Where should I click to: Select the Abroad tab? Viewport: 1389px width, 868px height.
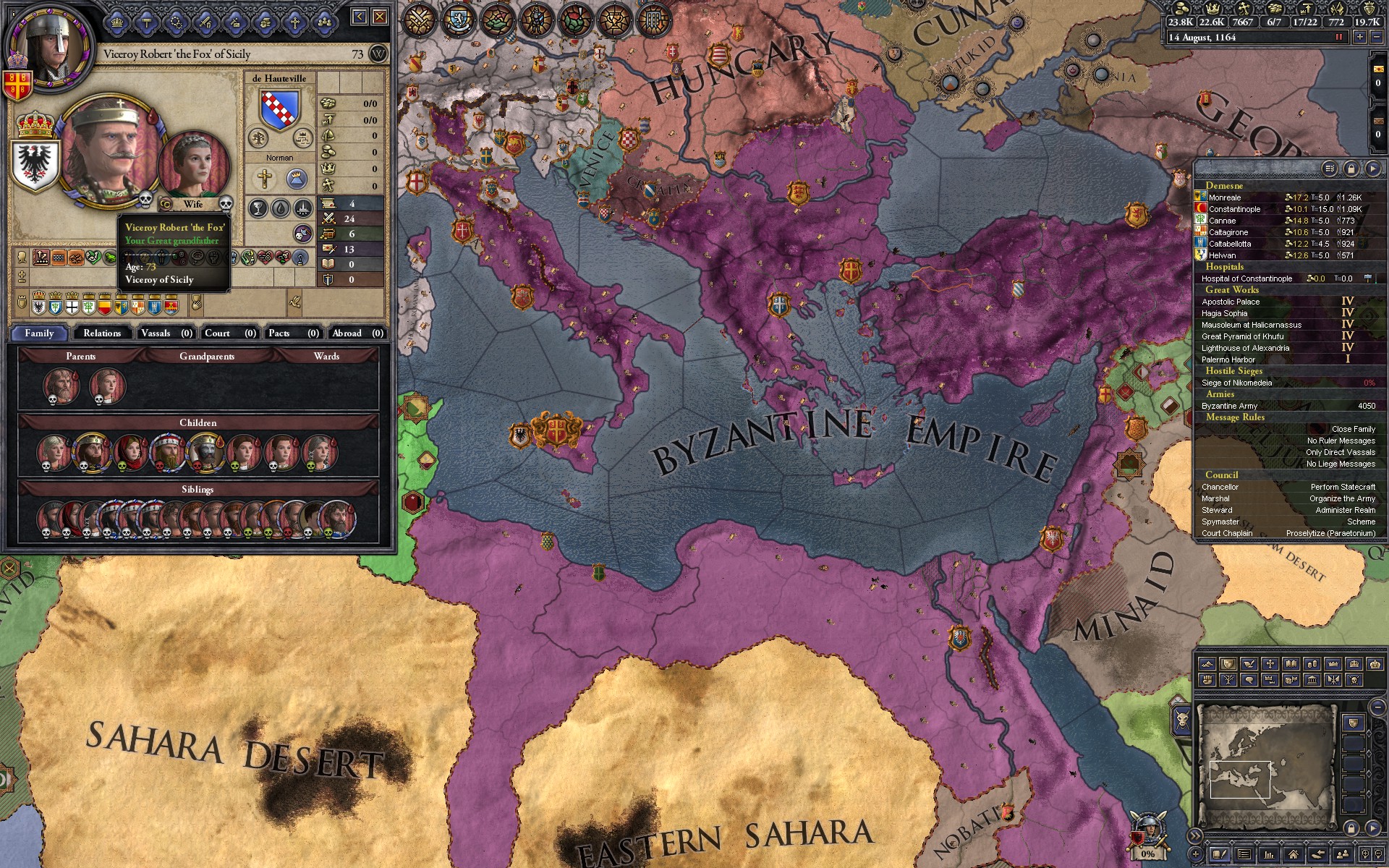point(357,333)
